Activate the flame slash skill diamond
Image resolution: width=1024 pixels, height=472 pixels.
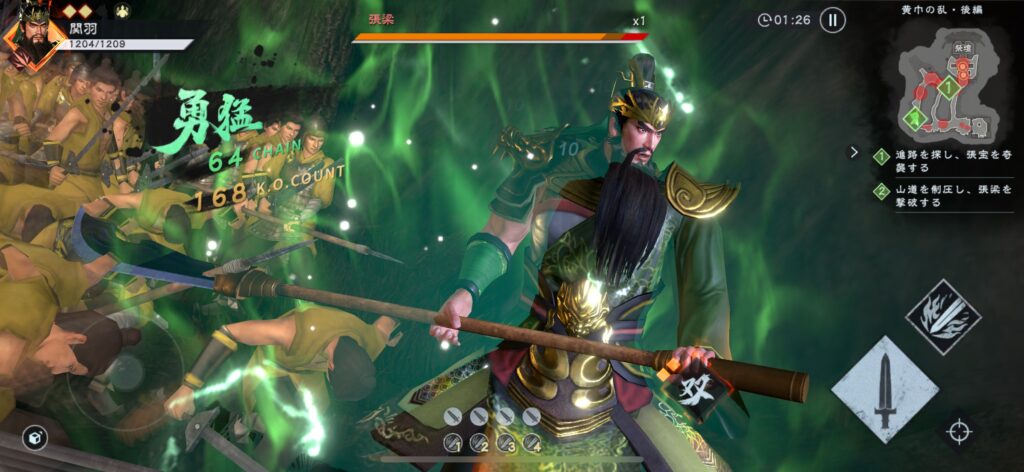[x=942, y=317]
